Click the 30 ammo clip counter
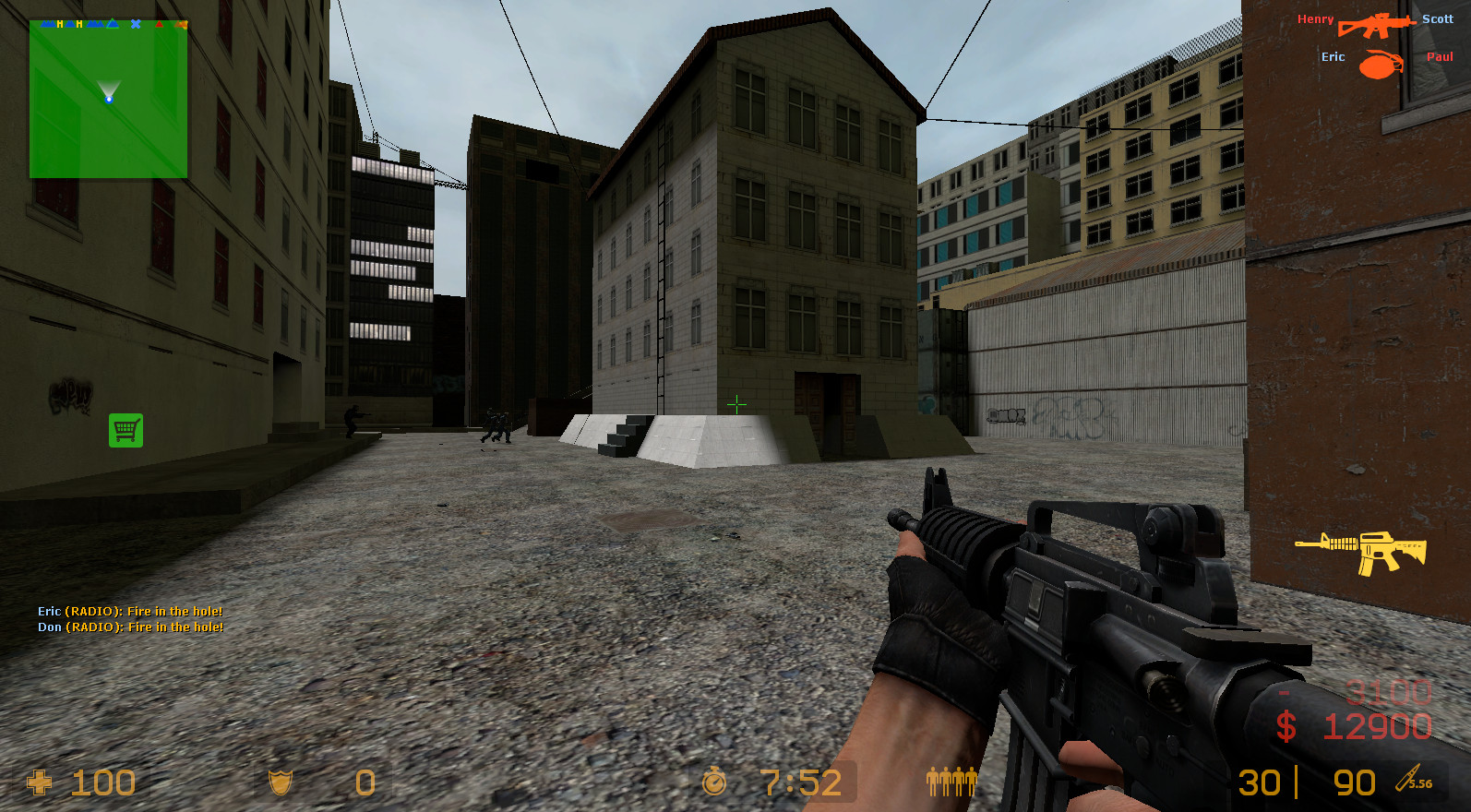The image size is (1471, 812). [1260, 782]
